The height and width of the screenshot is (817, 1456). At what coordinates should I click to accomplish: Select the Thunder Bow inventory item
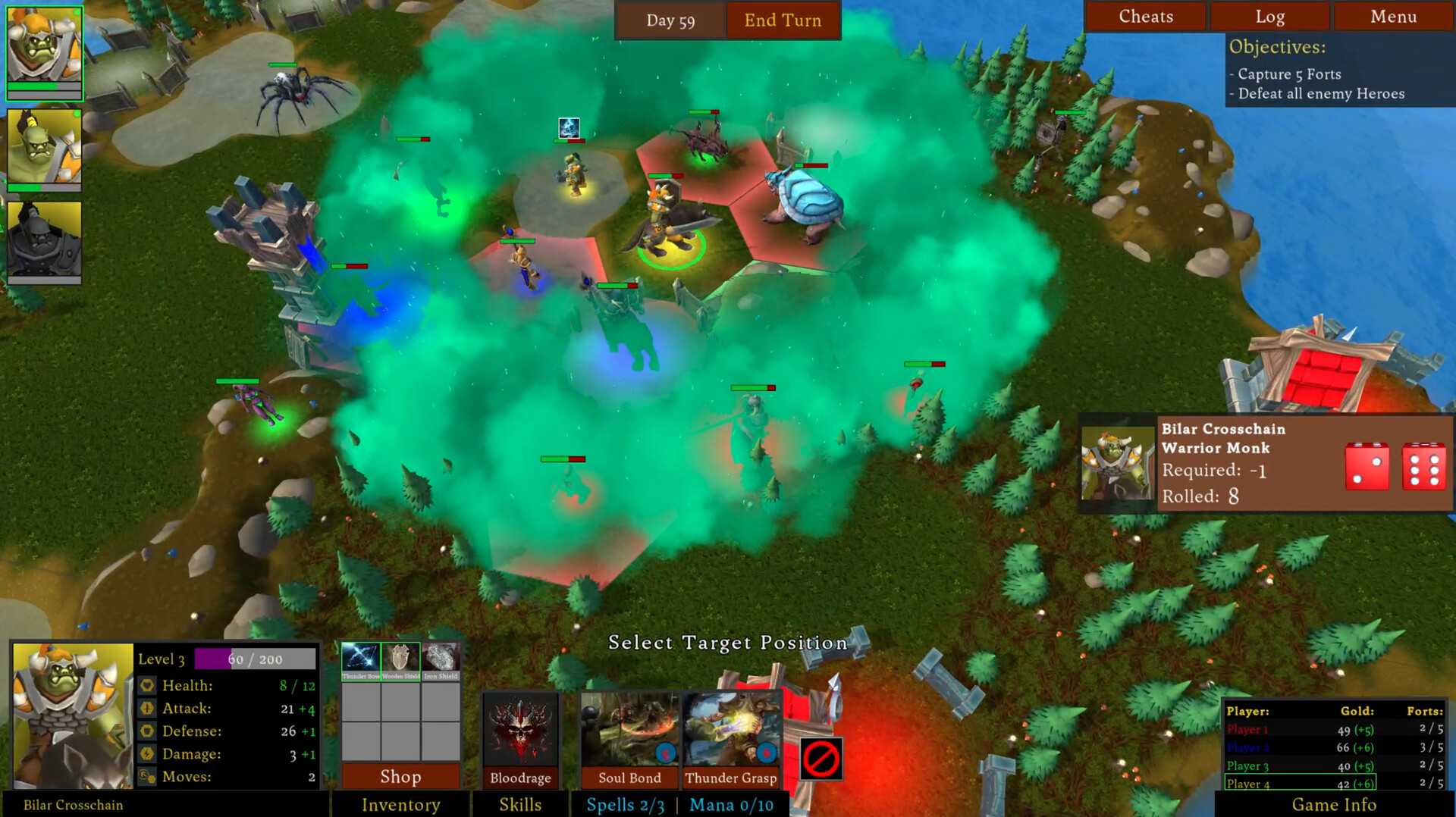click(362, 656)
